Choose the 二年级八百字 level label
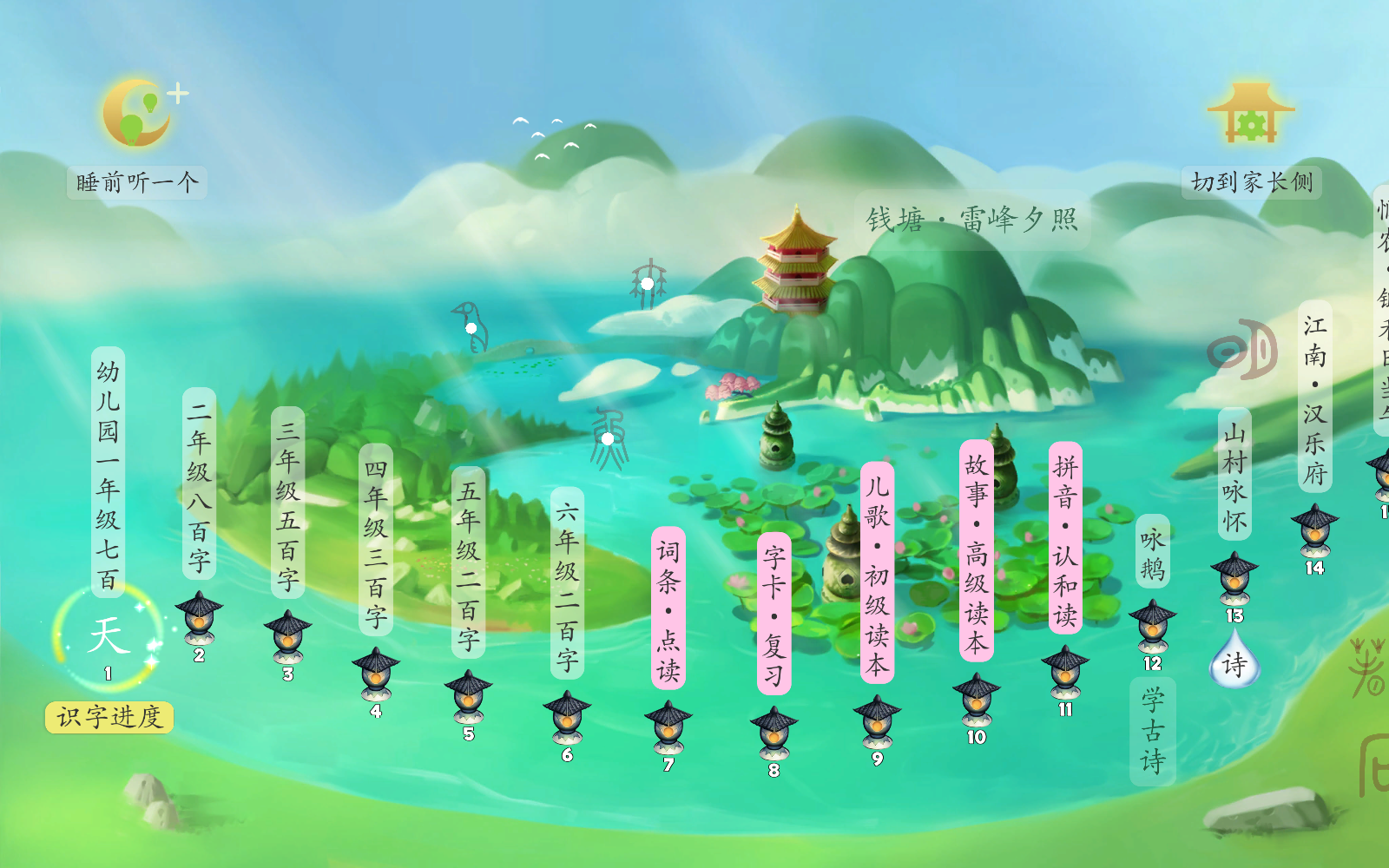This screenshot has width=1389, height=868. [199, 484]
